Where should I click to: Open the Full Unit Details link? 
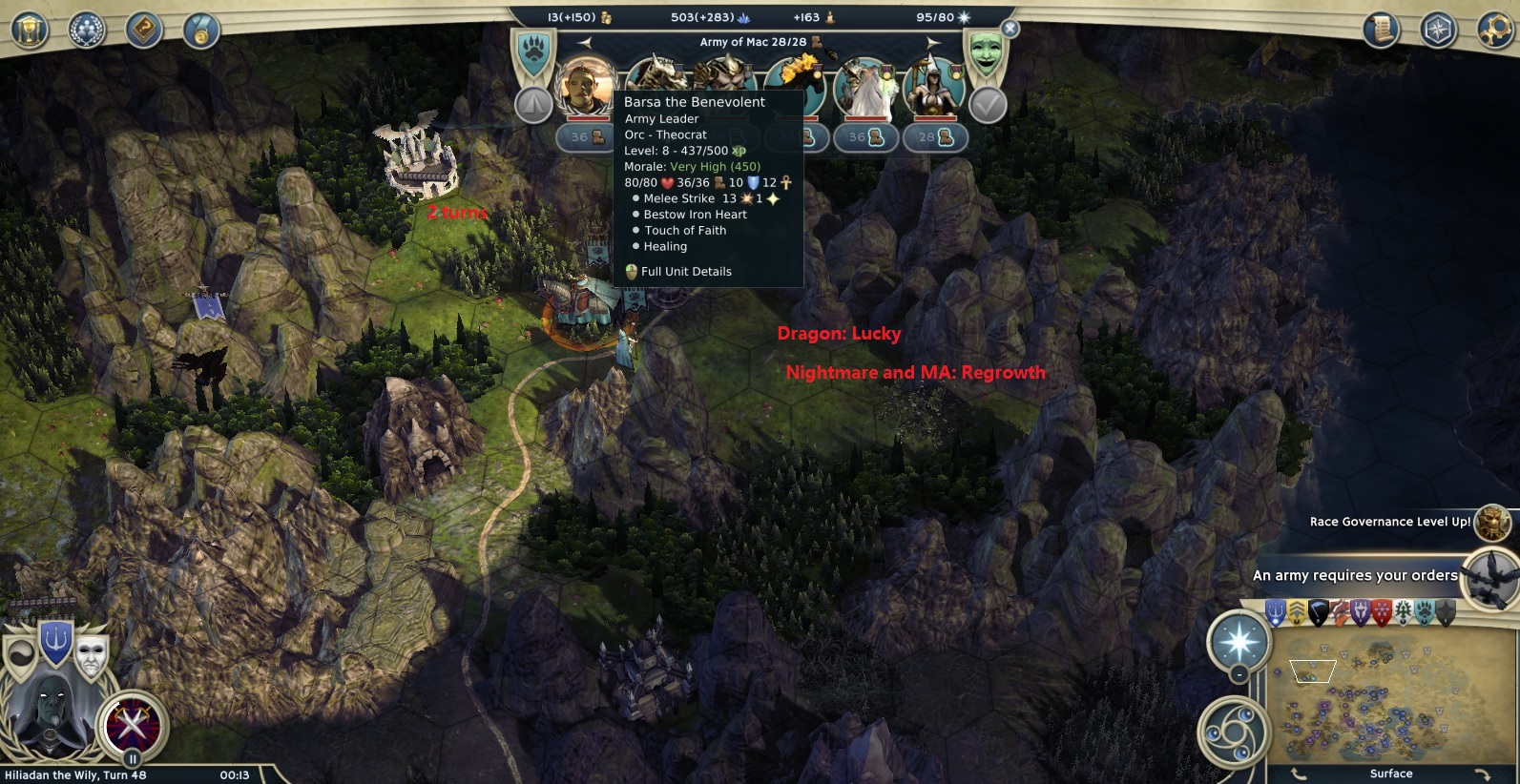click(x=686, y=272)
